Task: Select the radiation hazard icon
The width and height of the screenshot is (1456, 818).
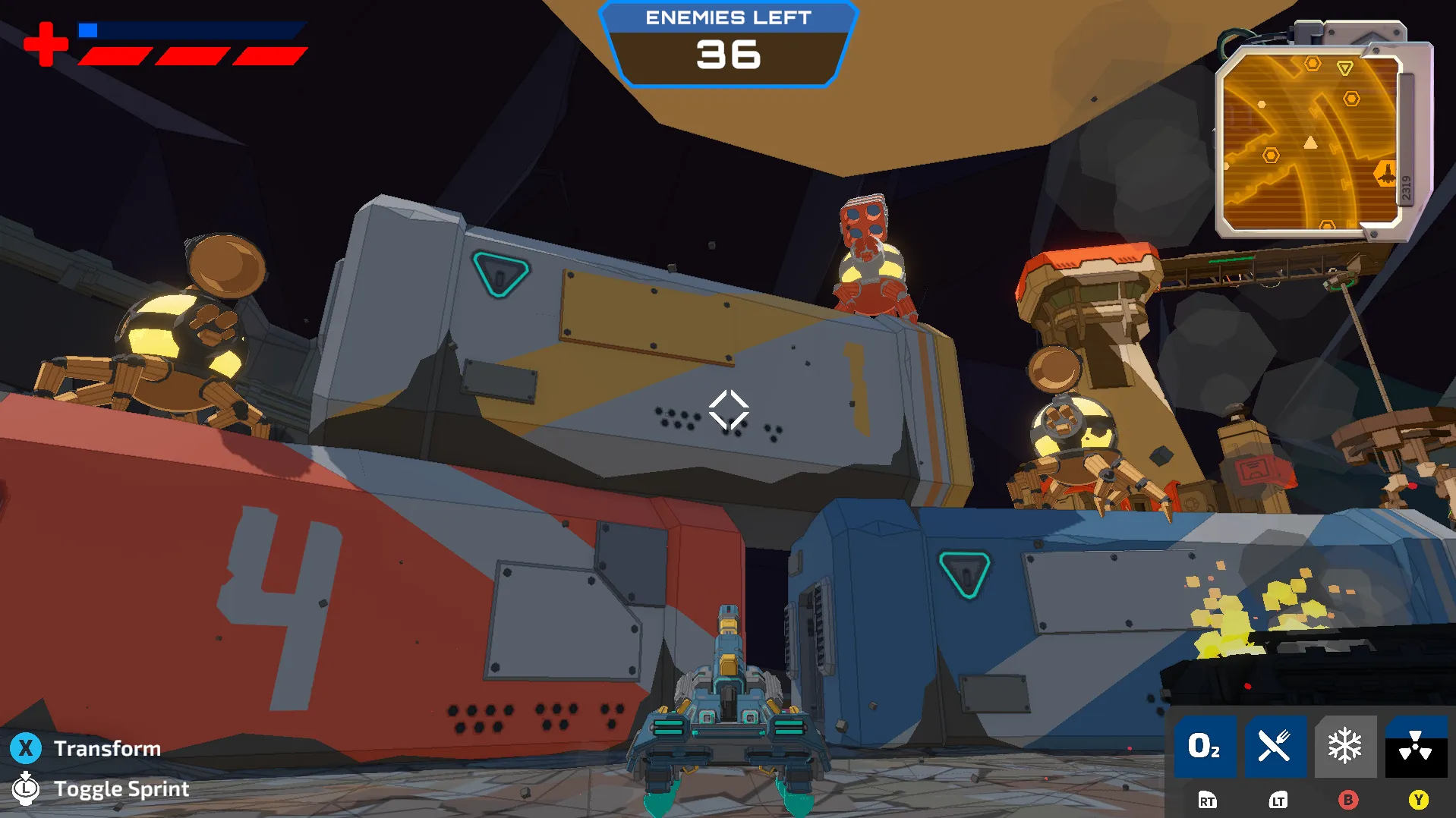Action: (x=1415, y=747)
